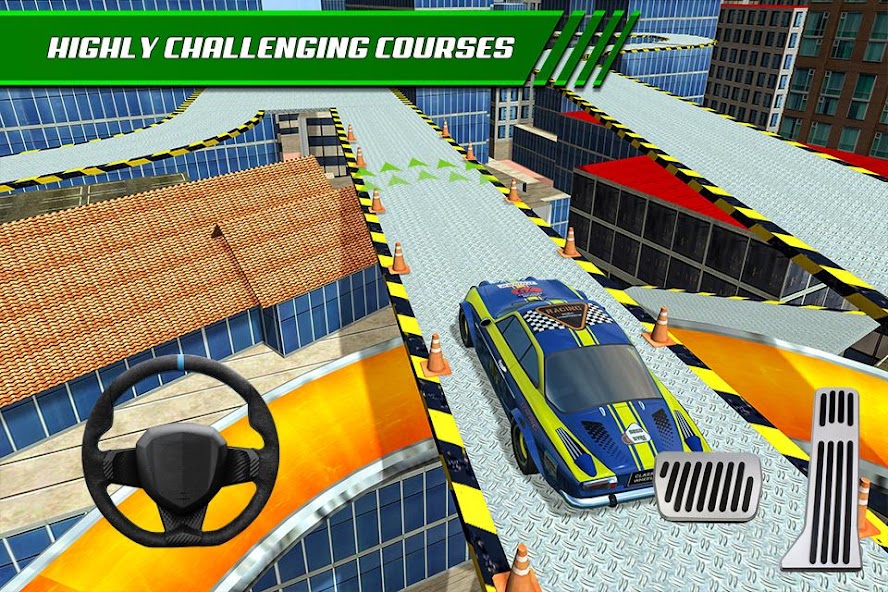Step on the tall accelerator pedal

tap(824, 477)
